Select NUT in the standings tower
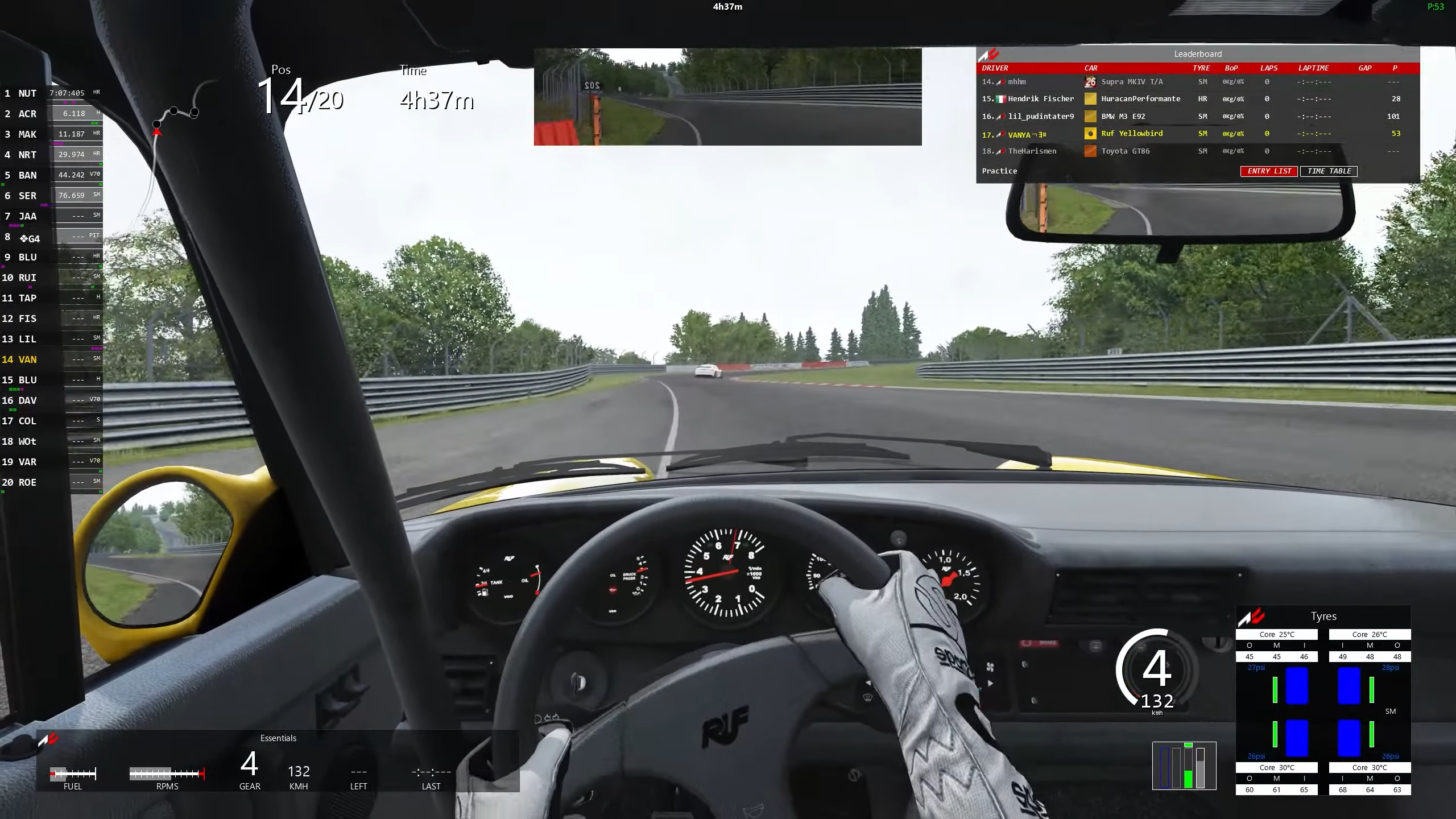Screen dimensions: 1456x819 coord(27,93)
